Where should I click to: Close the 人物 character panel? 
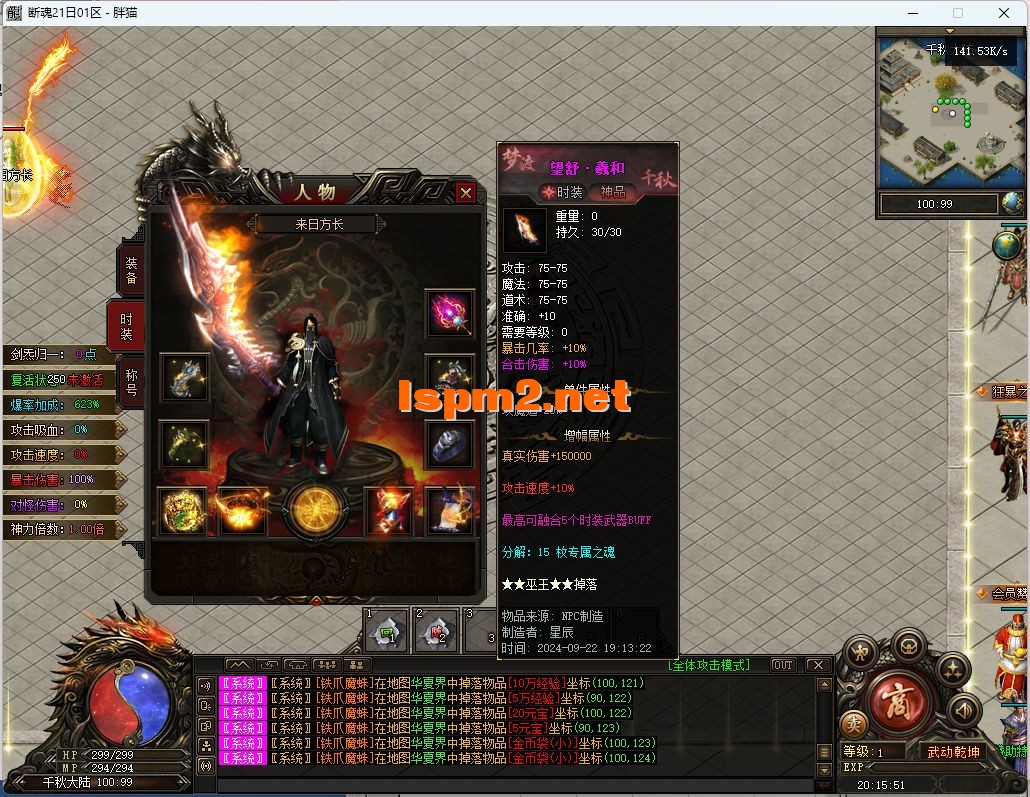point(465,193)
